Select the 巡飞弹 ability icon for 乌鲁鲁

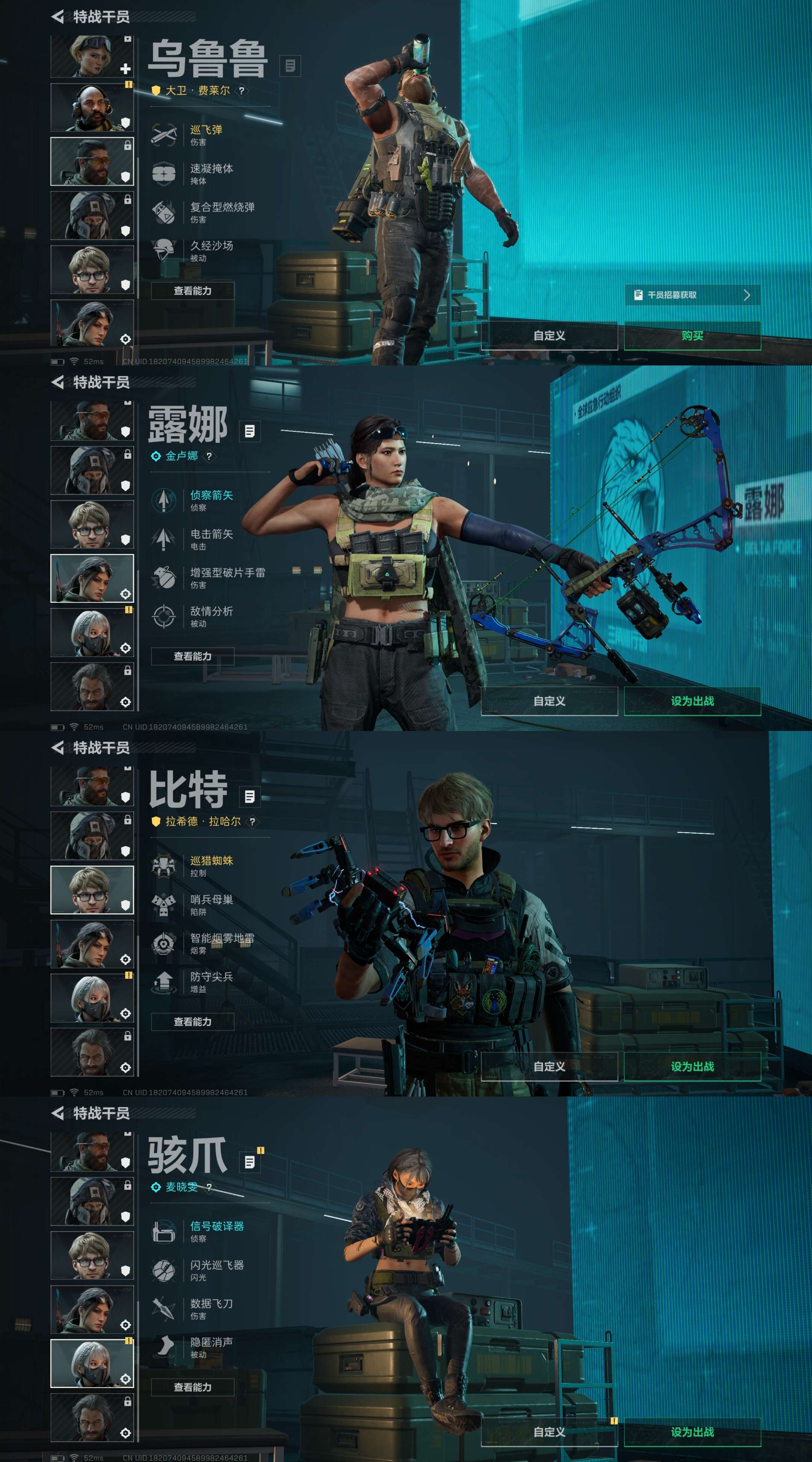(165, 135)
